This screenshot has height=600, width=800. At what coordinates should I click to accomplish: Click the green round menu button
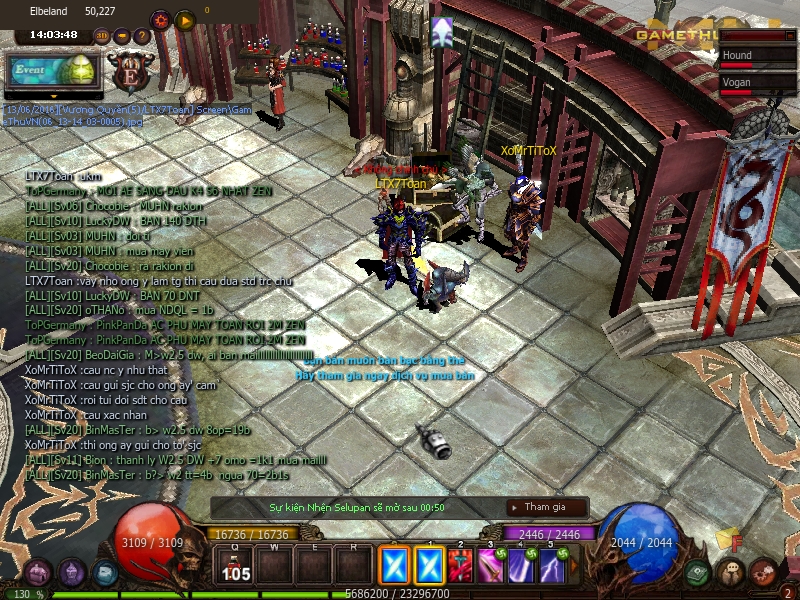[x=698, y=573]
